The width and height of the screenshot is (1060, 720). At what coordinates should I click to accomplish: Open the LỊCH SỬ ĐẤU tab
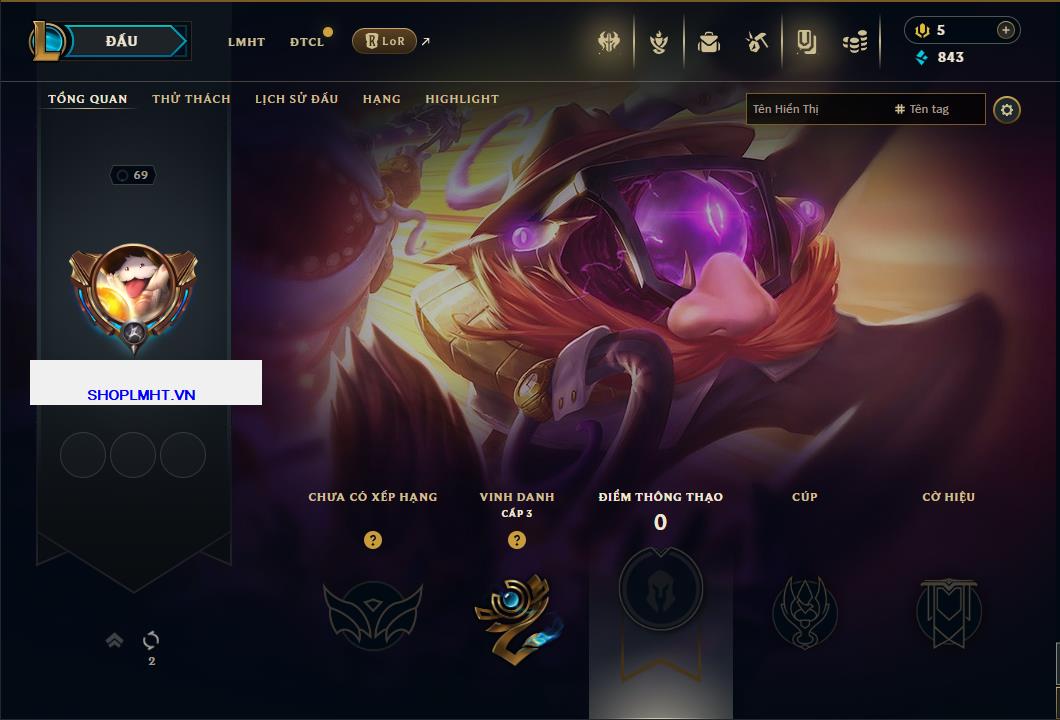click(296, 99)
